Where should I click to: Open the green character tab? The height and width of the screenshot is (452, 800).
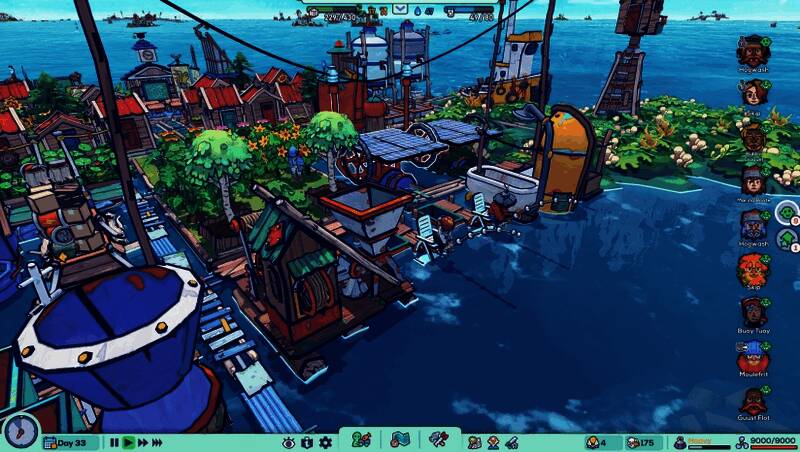click(x=362, y=440)
